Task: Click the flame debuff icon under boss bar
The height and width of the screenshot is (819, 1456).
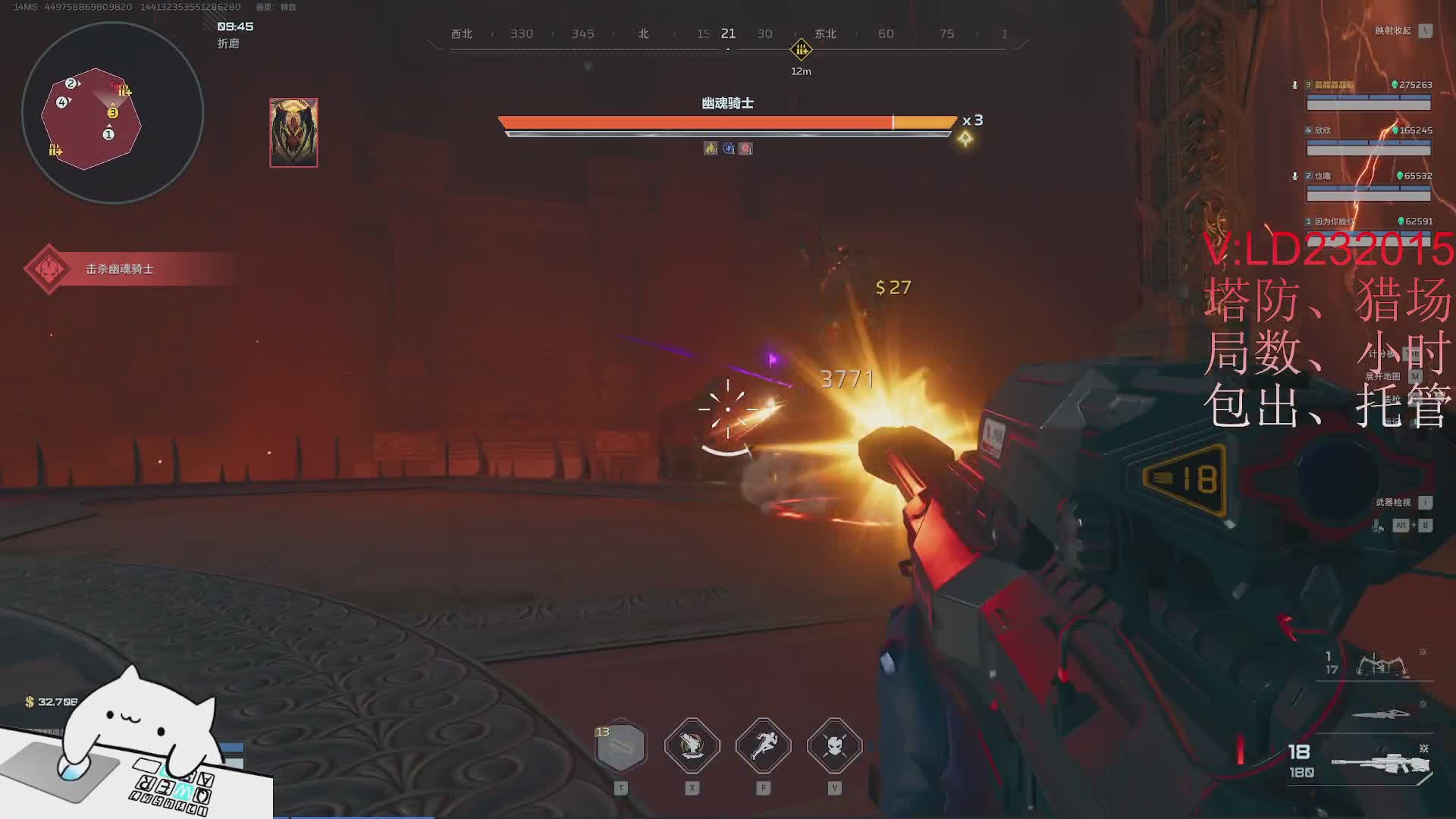Action: click(x=711, y=149)
